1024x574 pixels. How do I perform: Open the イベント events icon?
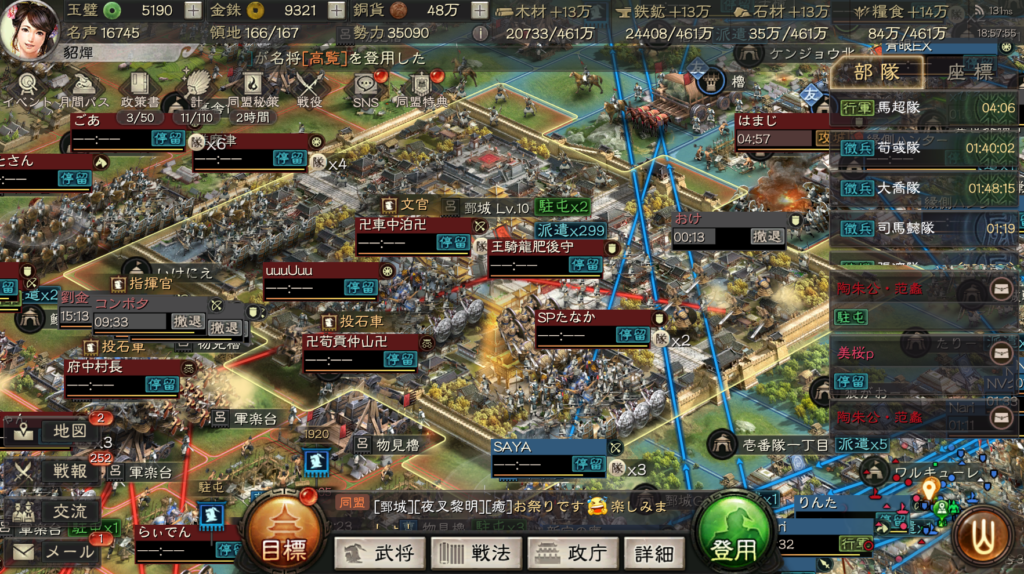27,87
